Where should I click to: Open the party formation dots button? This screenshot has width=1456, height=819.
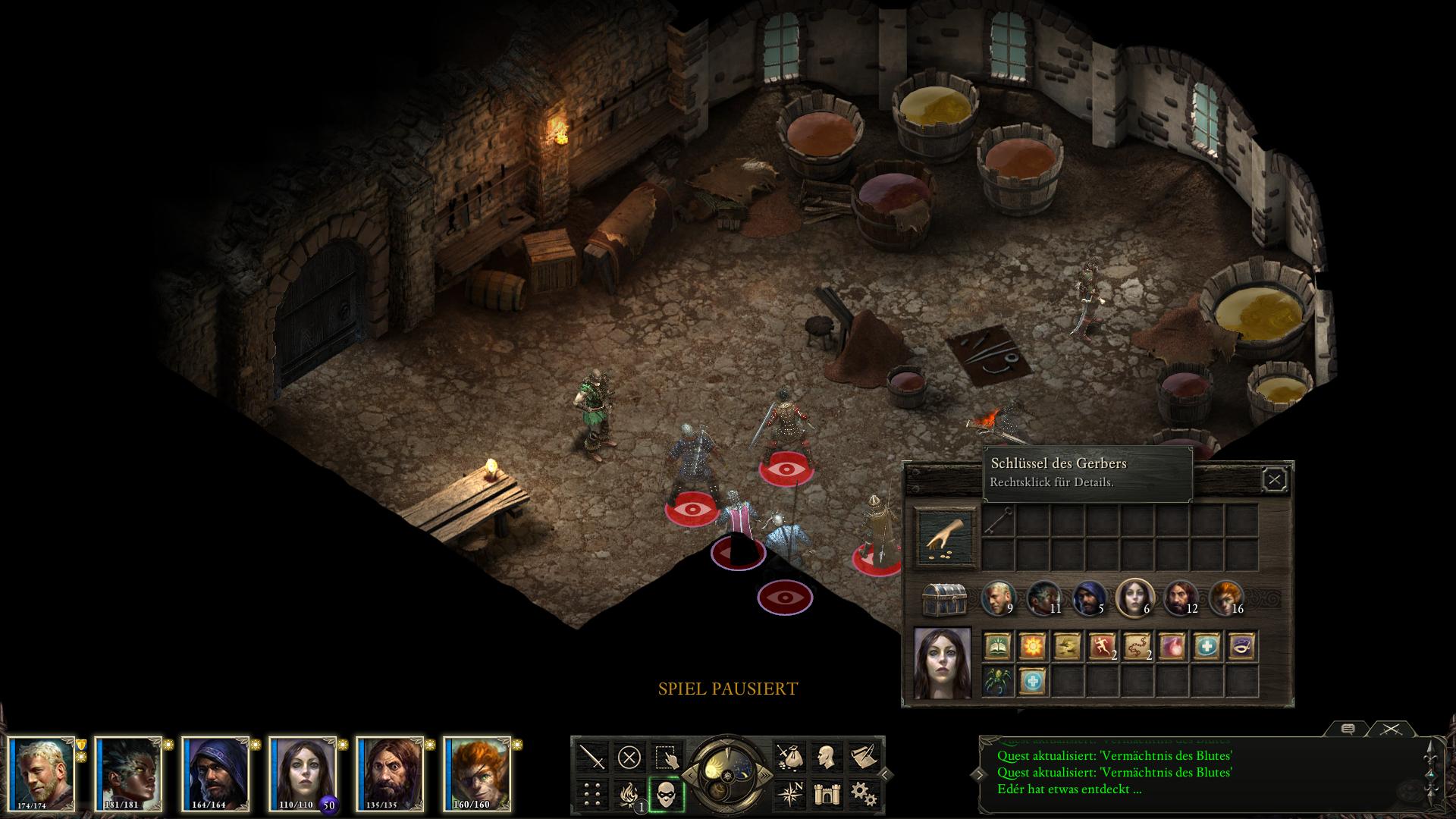pyautogui.click(x=592, y=795)
